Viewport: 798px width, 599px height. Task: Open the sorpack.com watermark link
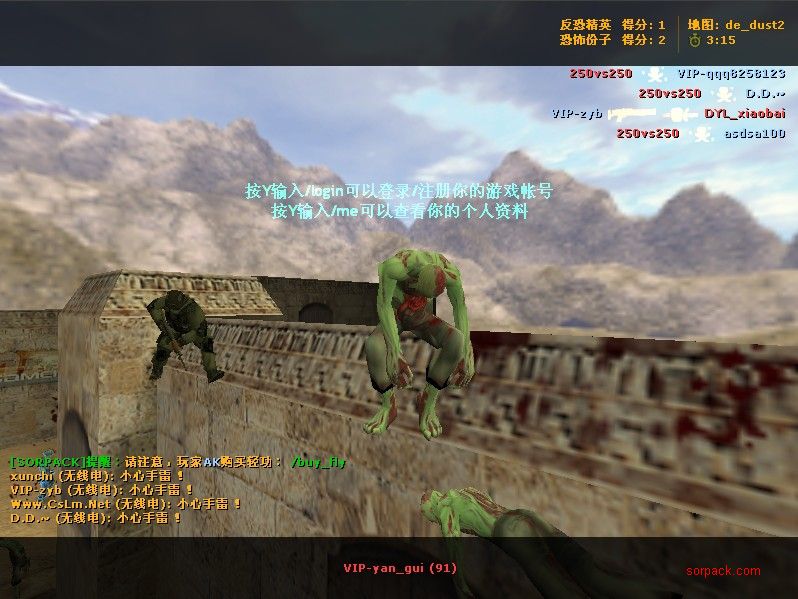tap(722, 571)
